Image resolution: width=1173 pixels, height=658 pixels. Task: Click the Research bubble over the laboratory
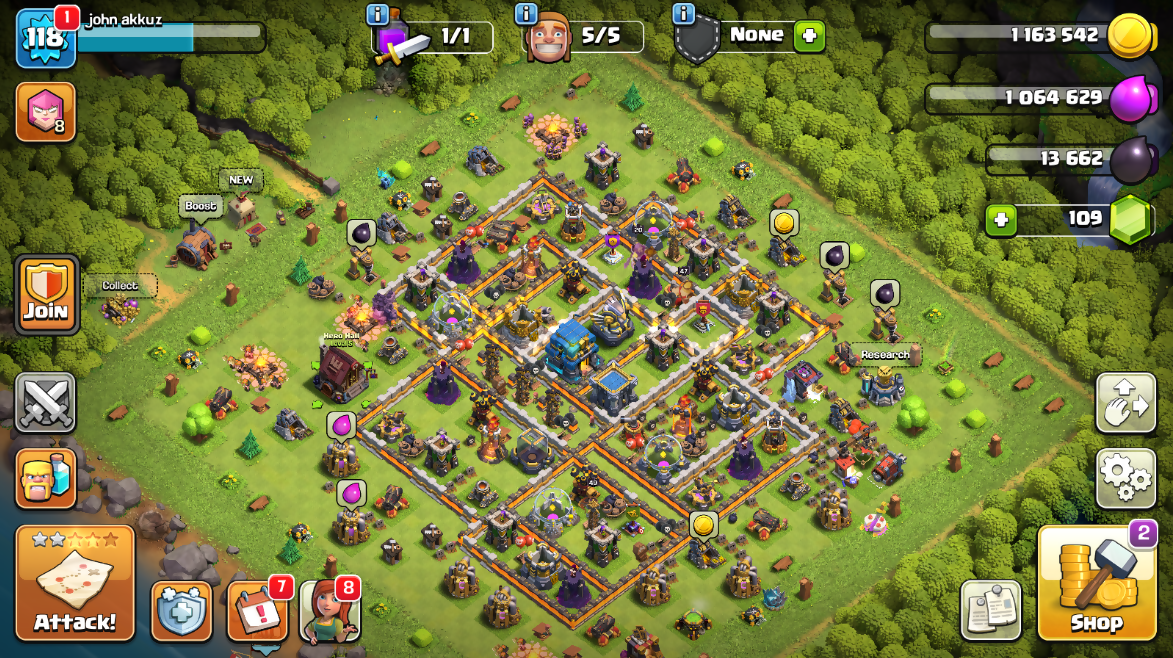[x=885, y=355]
